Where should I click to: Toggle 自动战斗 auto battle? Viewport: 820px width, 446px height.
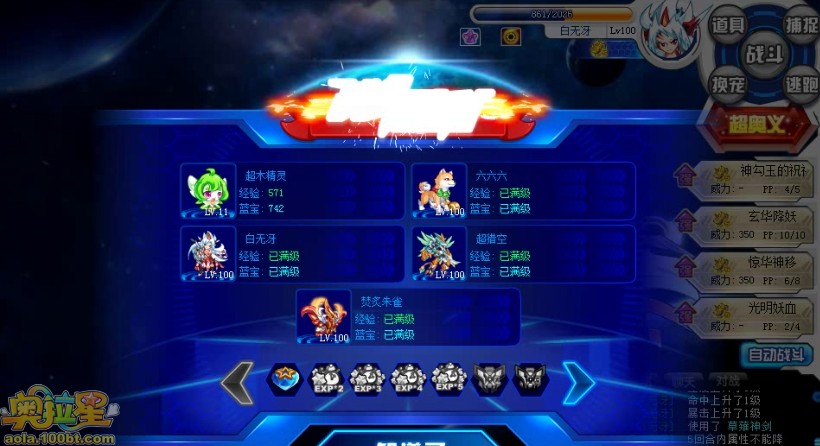click(x=776, y=354)
